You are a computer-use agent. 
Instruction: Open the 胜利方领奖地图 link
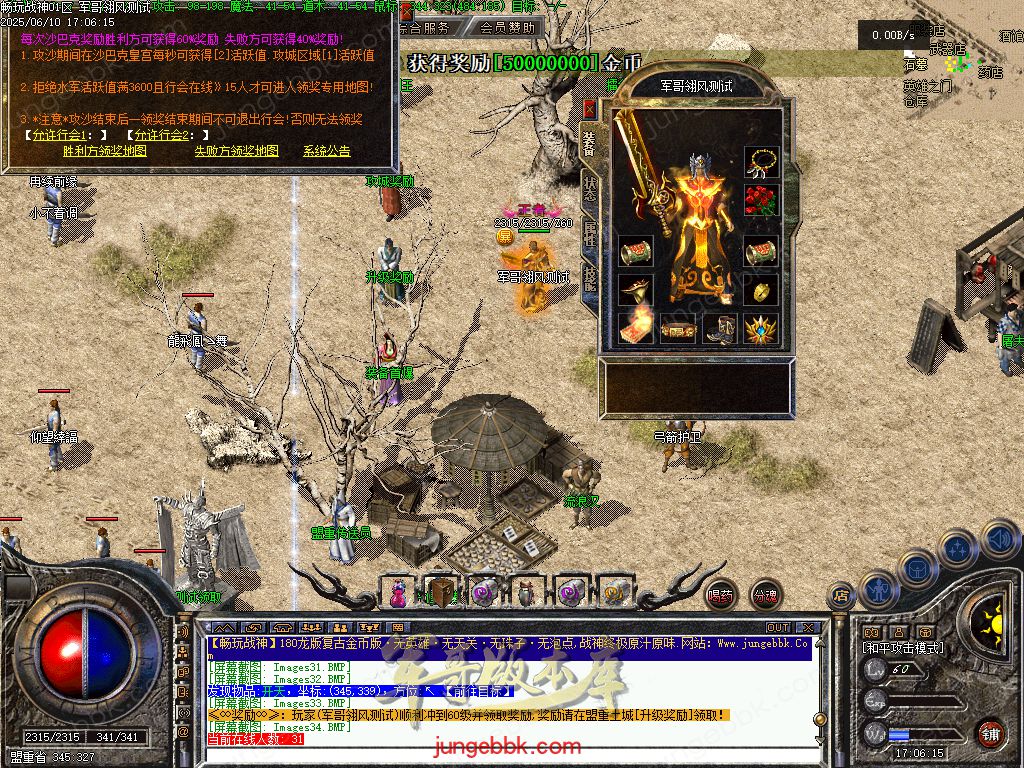(x=104, y=151)
